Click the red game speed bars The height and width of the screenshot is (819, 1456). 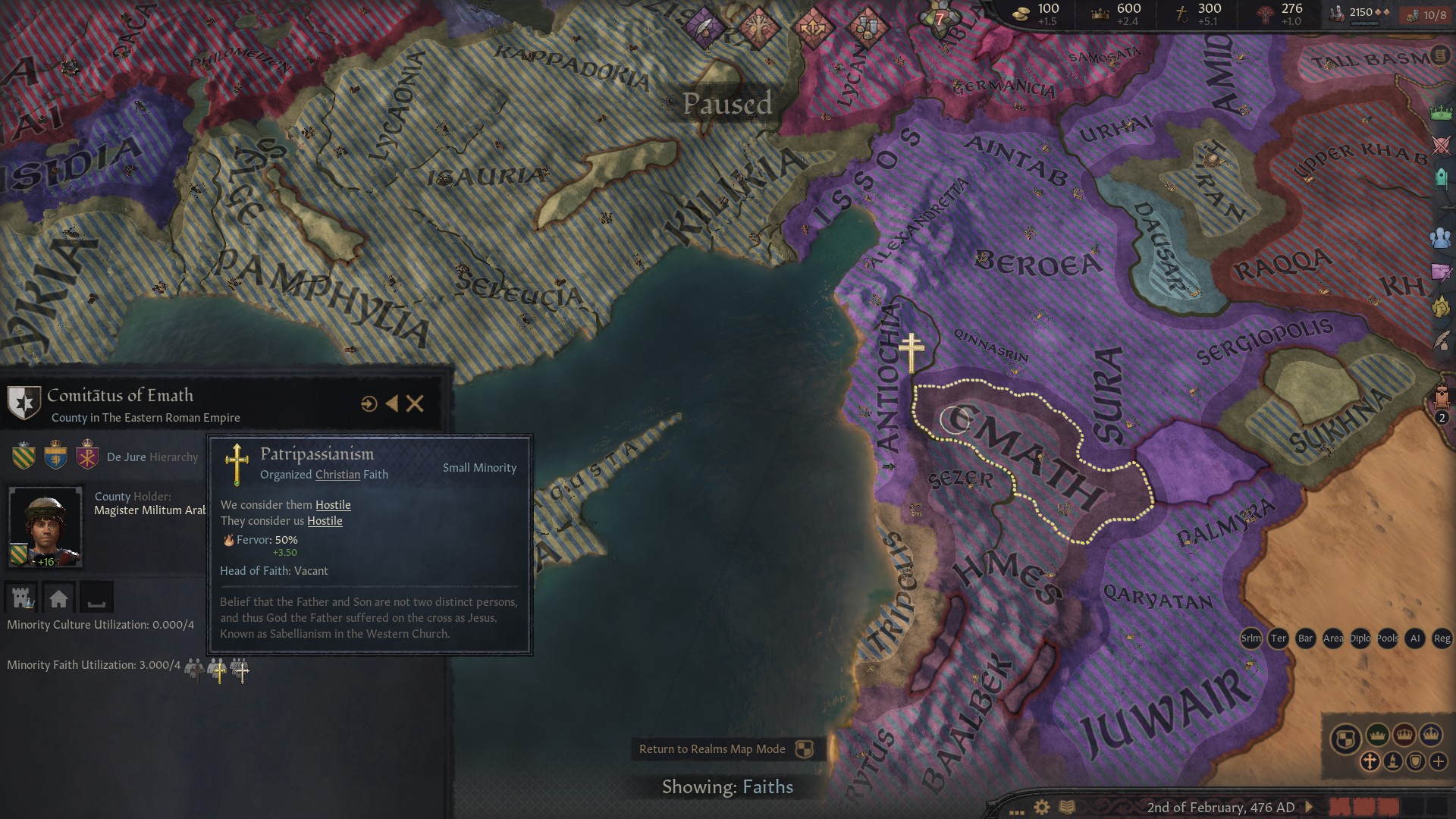coord(1363,806)
